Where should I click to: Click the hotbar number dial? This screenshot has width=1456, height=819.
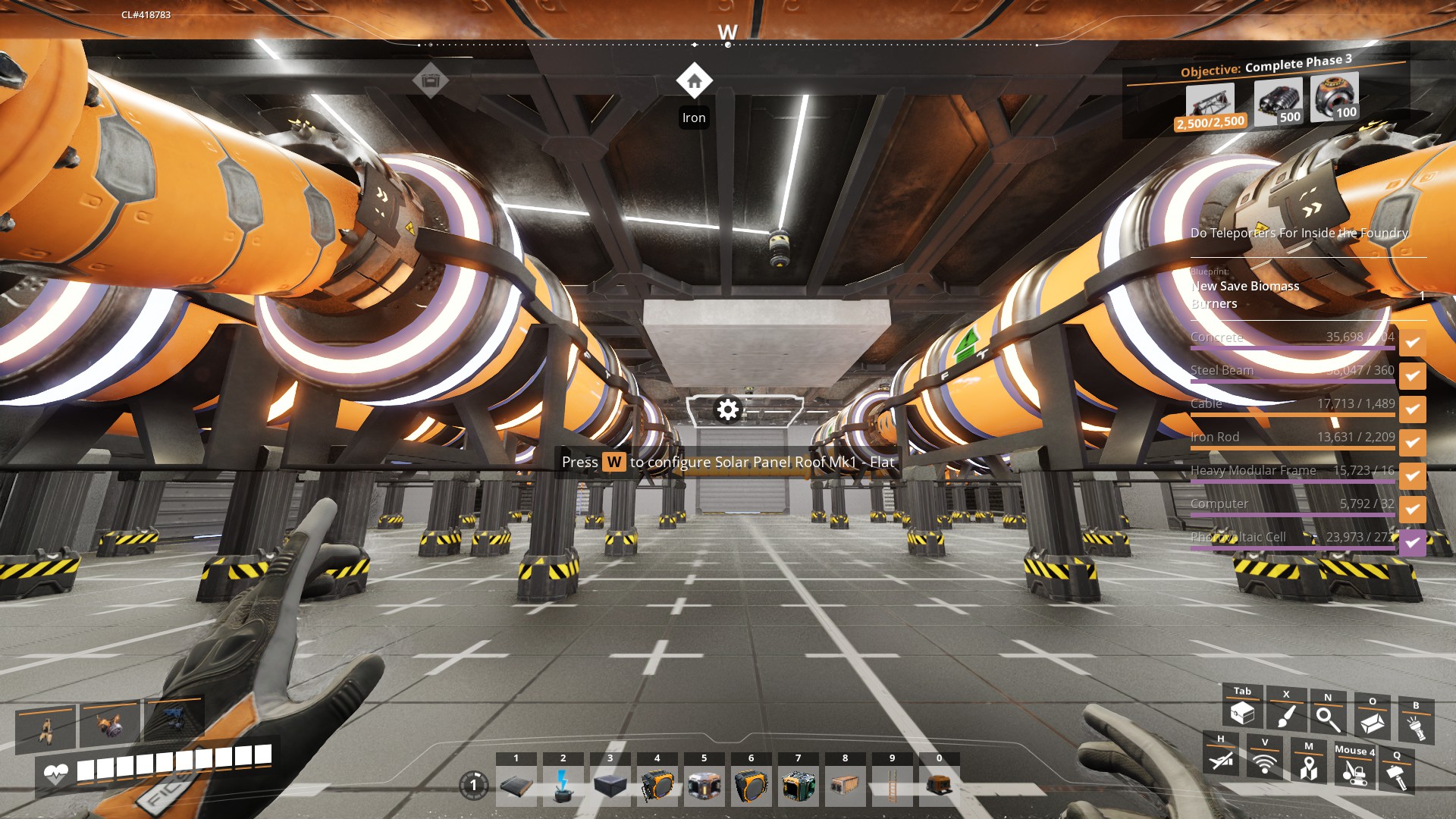pos(474,785)
